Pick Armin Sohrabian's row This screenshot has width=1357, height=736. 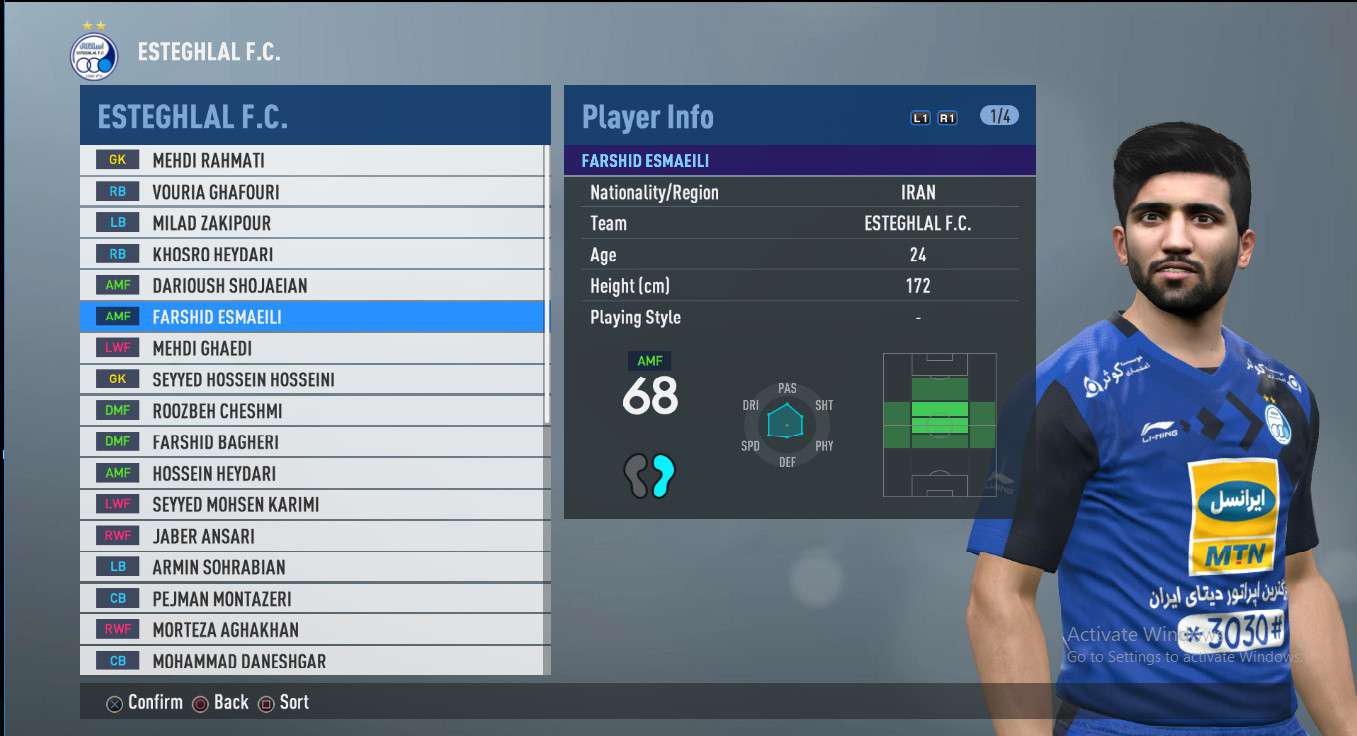coord(312,567)
